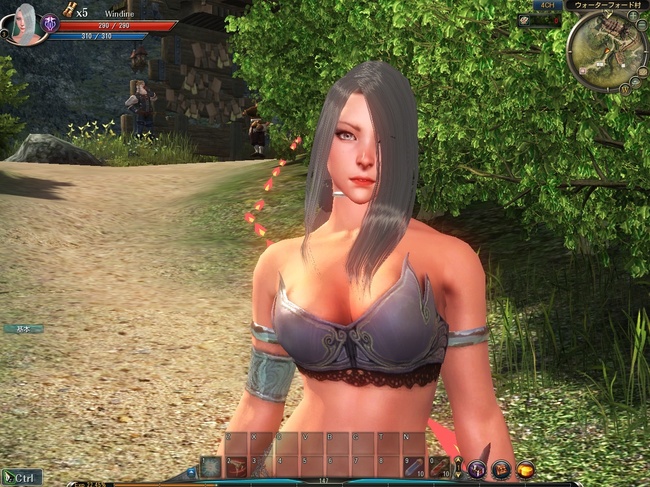Open the orange round shop button
This screenshot has width=650, height=487.
(x=525, y=468)
